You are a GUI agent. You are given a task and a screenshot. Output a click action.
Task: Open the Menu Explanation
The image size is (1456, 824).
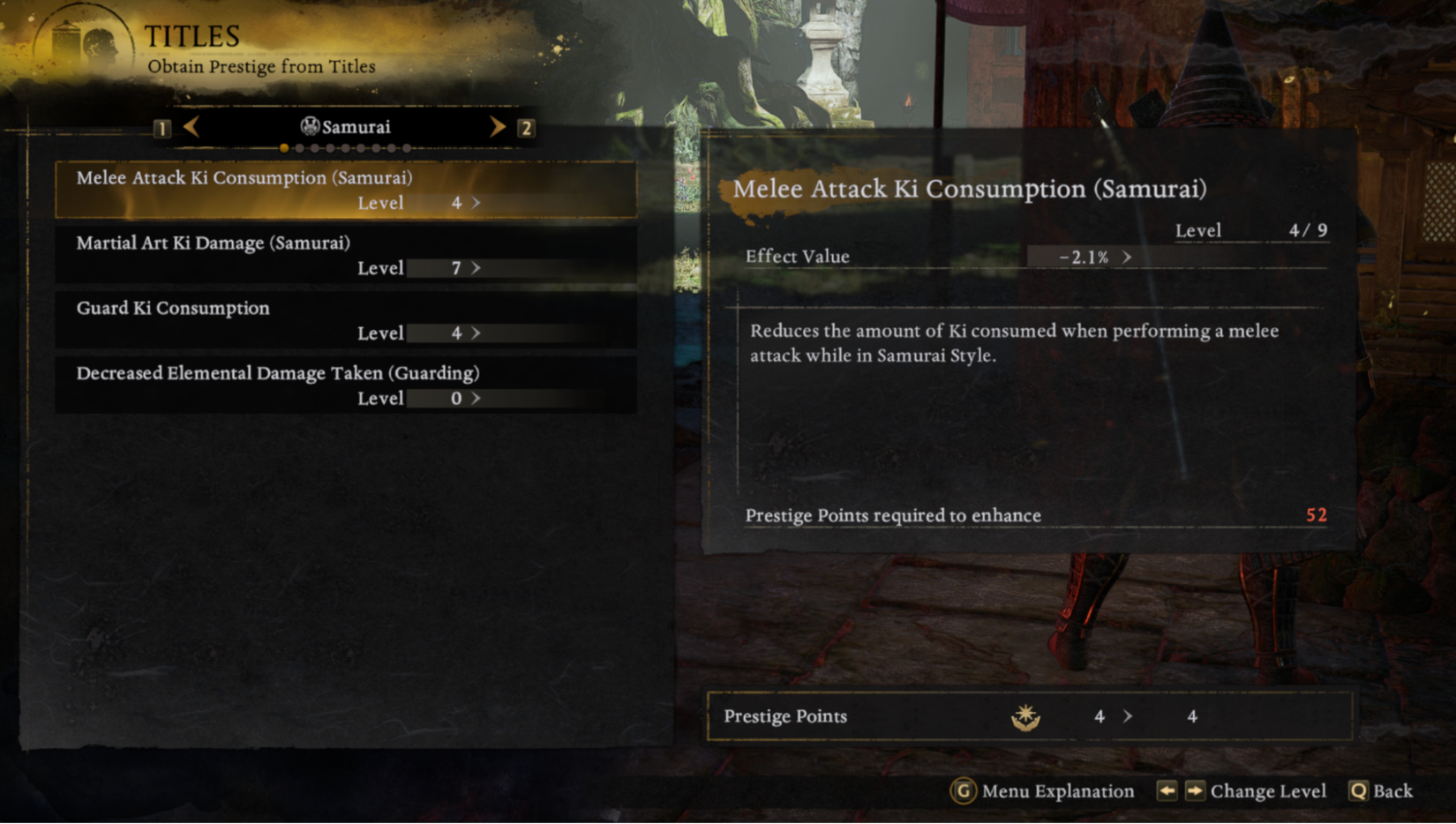pos(1056,791)
